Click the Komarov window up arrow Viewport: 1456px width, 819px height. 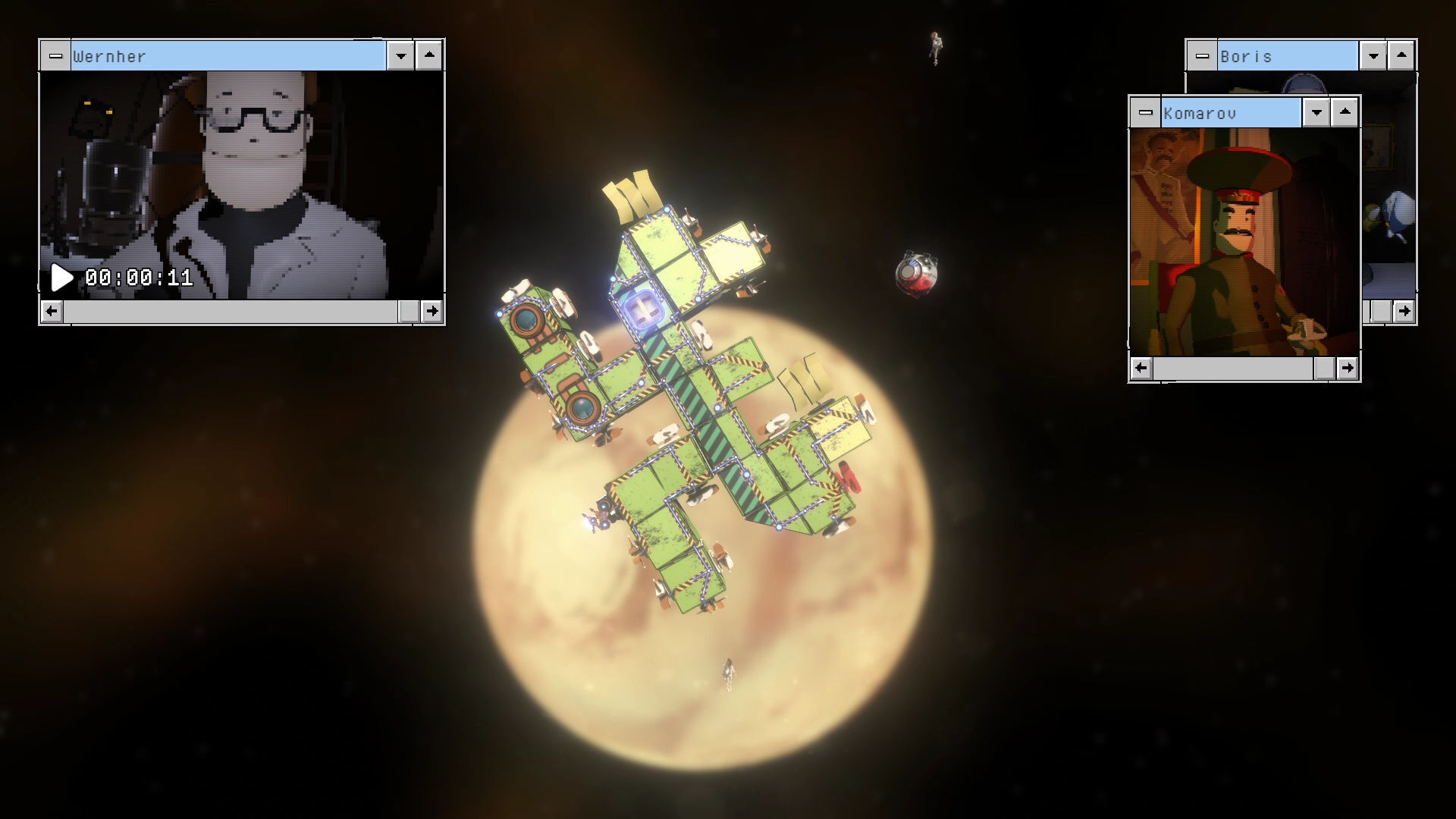point(1345,112)
